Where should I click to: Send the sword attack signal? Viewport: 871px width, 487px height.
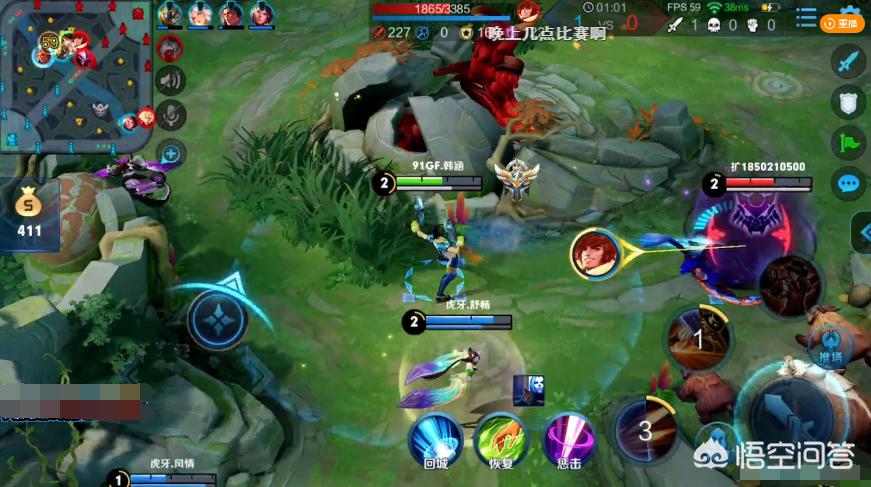point(848,62)
